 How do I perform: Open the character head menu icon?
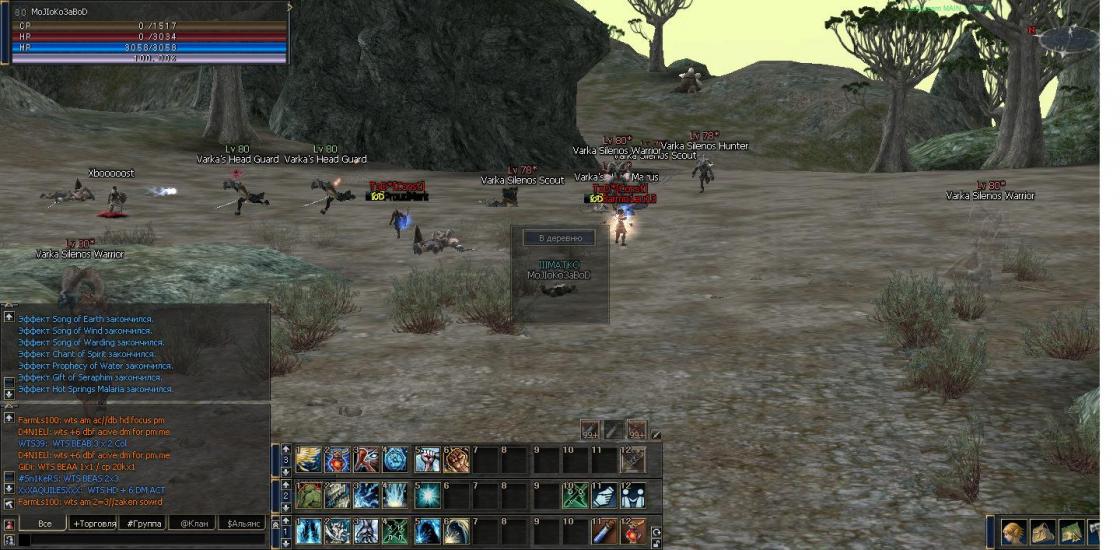point(1014,532)
